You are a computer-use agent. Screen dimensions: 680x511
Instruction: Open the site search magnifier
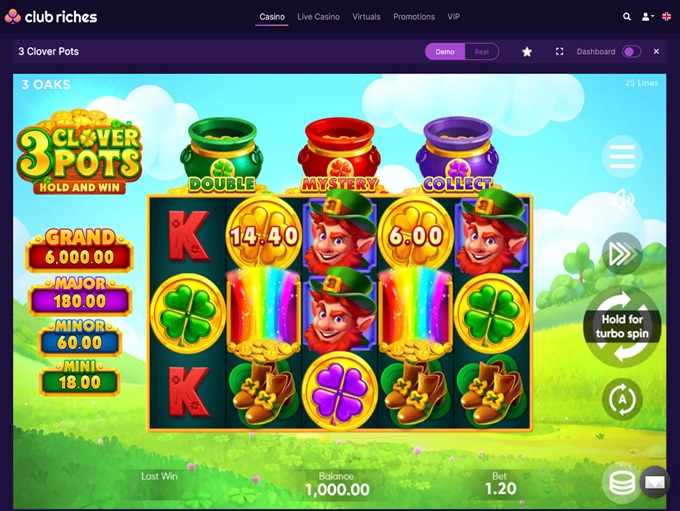(627, 17)
